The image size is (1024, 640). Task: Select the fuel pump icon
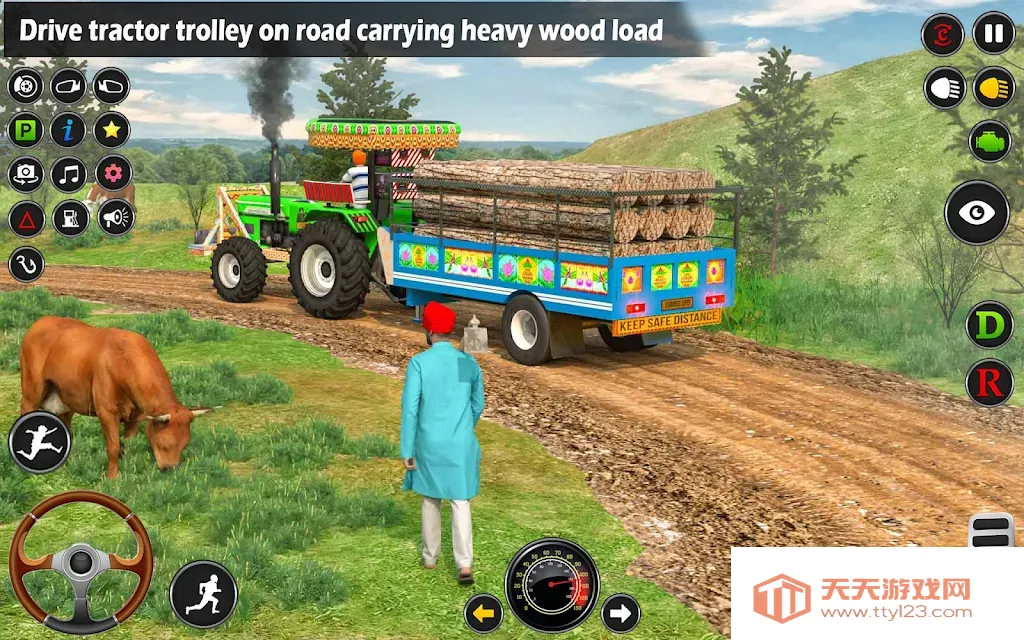(x=69, y=218)
